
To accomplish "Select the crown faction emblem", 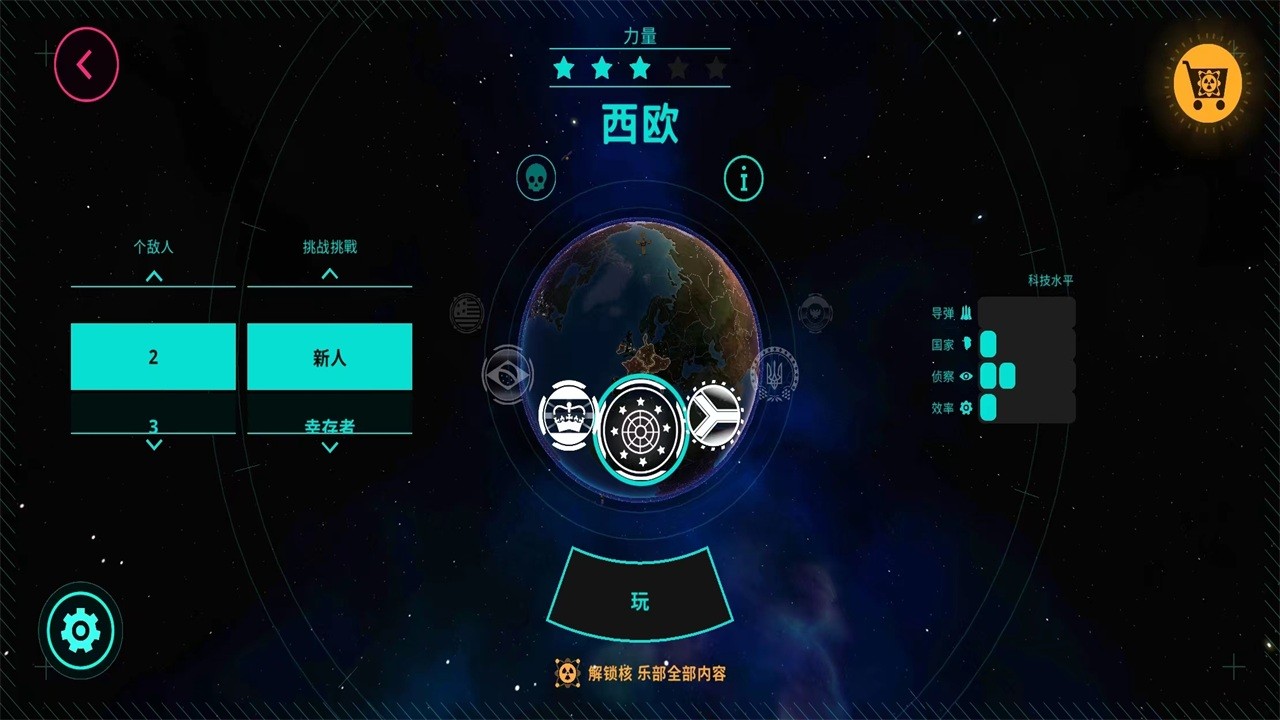I will click(x=566, y=414).
